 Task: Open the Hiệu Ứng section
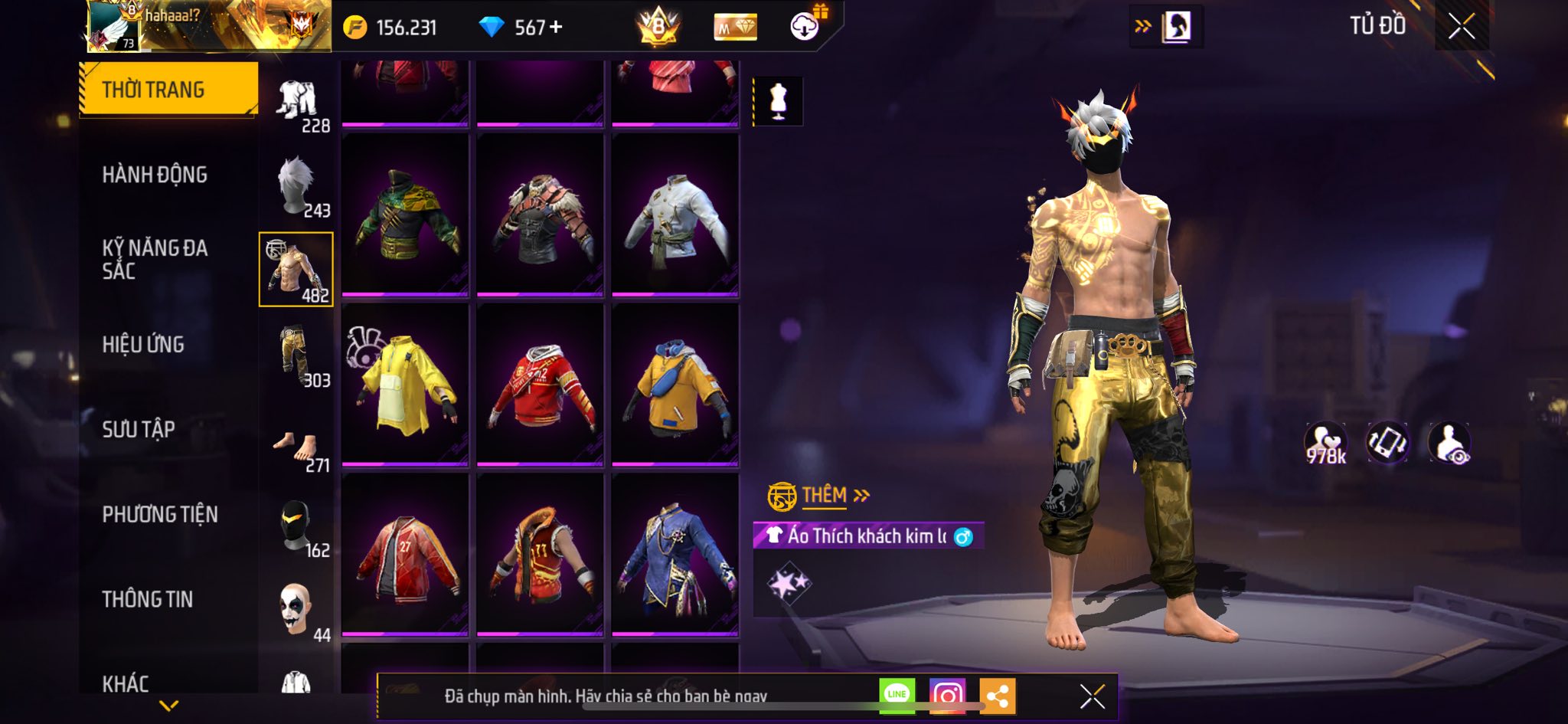[143, 345]
